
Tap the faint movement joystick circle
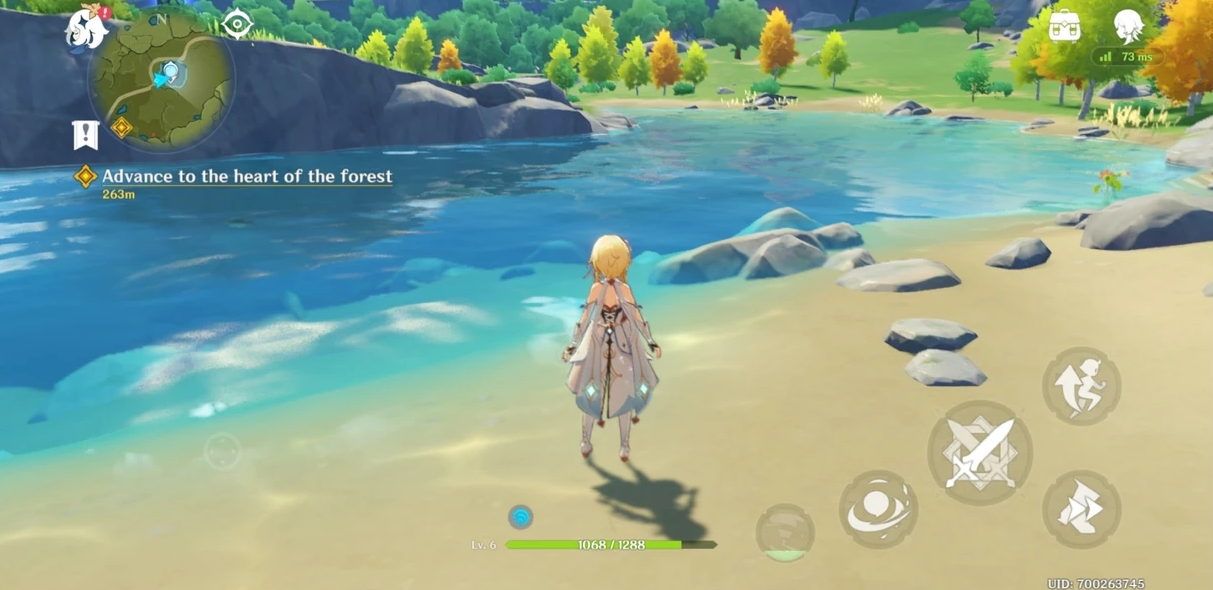pyautogui.click(x=222, y=452)
